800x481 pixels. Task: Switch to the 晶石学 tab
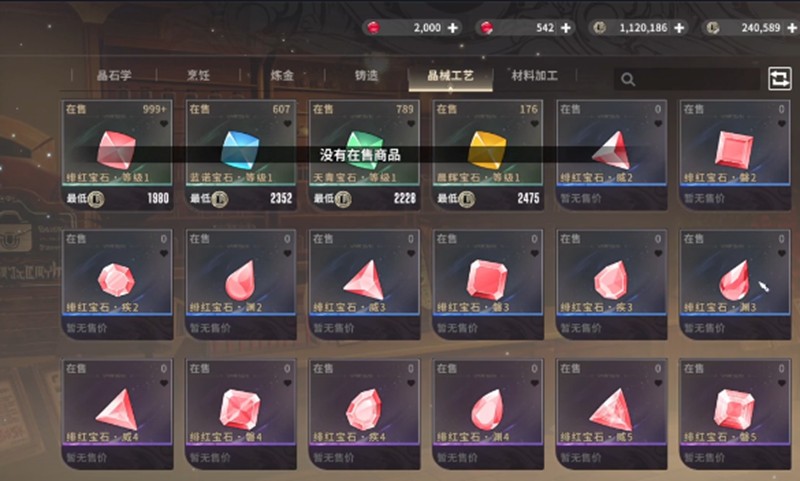click(x=114, y=76)
